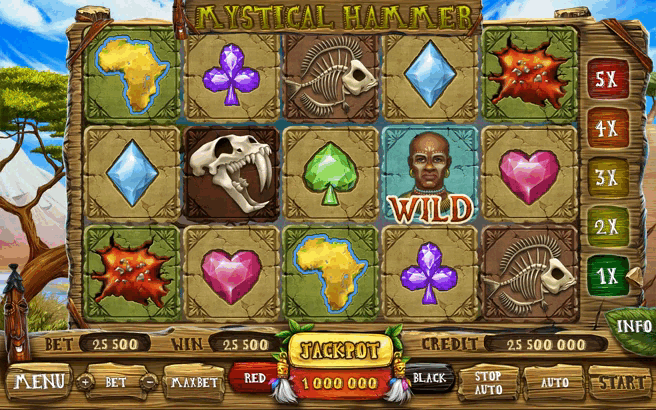Open the Menu
Viewport: 656px width, 410px height.
click(x=39, y=381)
